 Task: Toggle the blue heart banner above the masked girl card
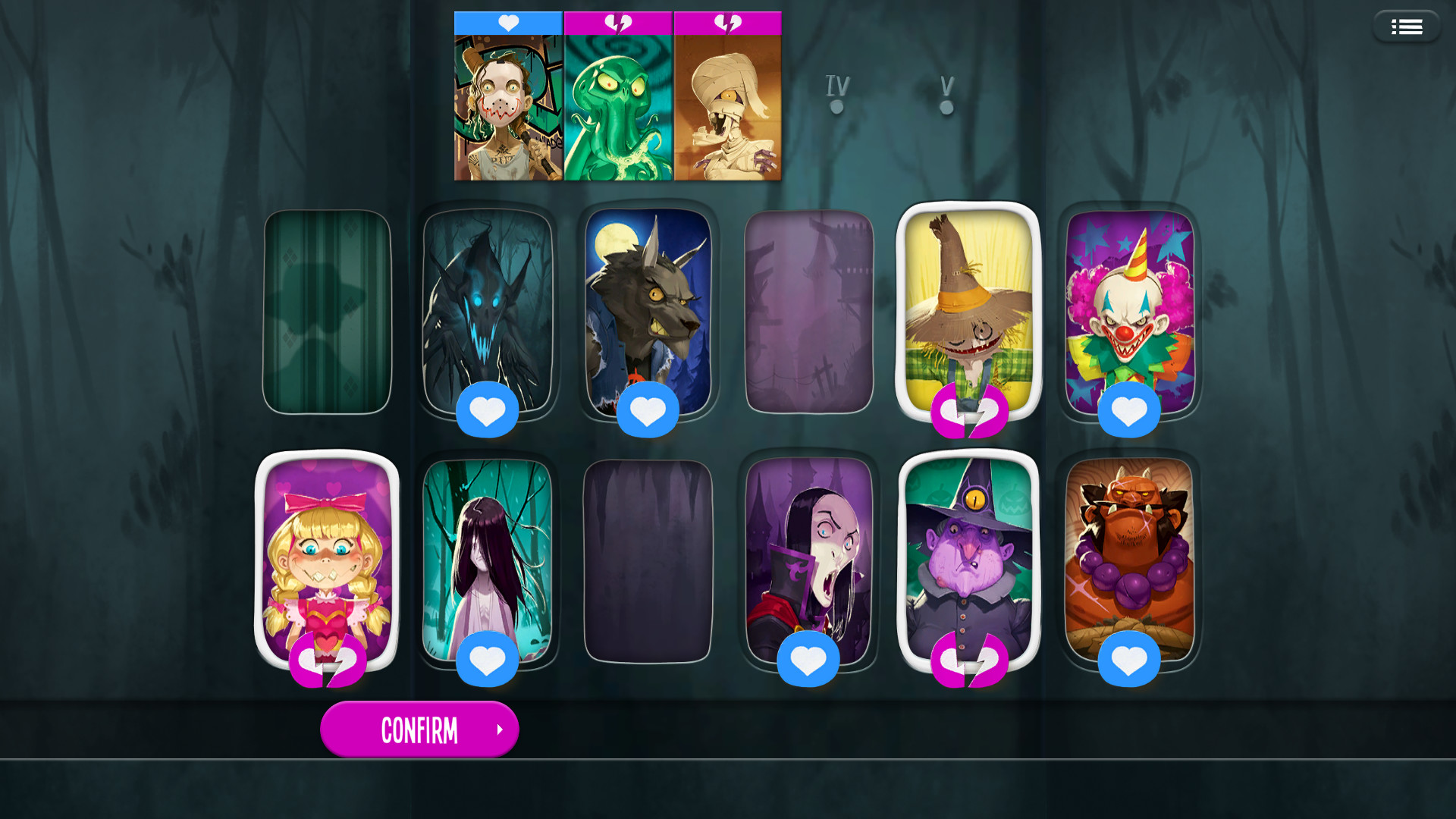tap(507, 23)
